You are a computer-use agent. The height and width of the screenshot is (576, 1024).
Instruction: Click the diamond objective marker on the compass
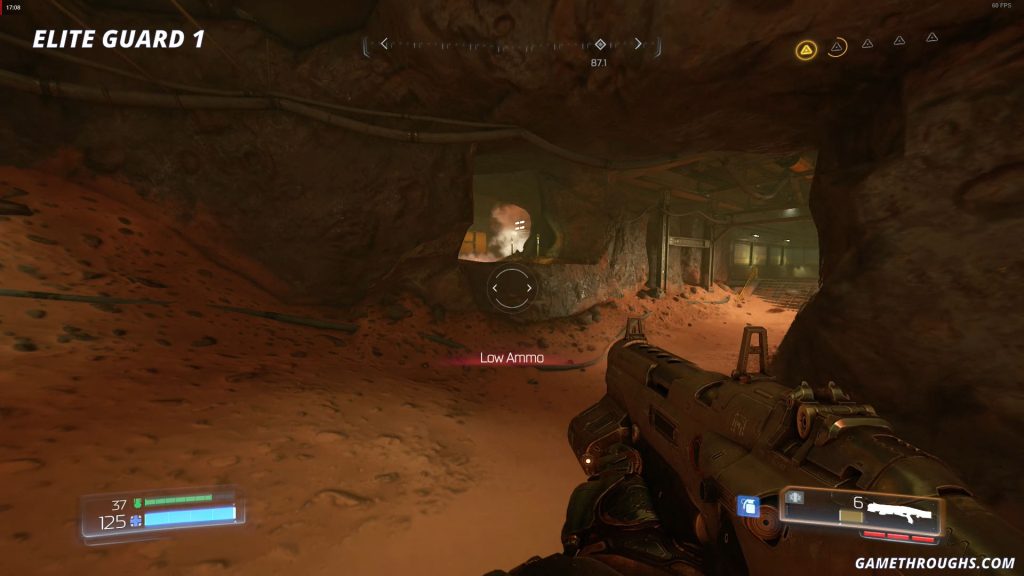[600, 44]
